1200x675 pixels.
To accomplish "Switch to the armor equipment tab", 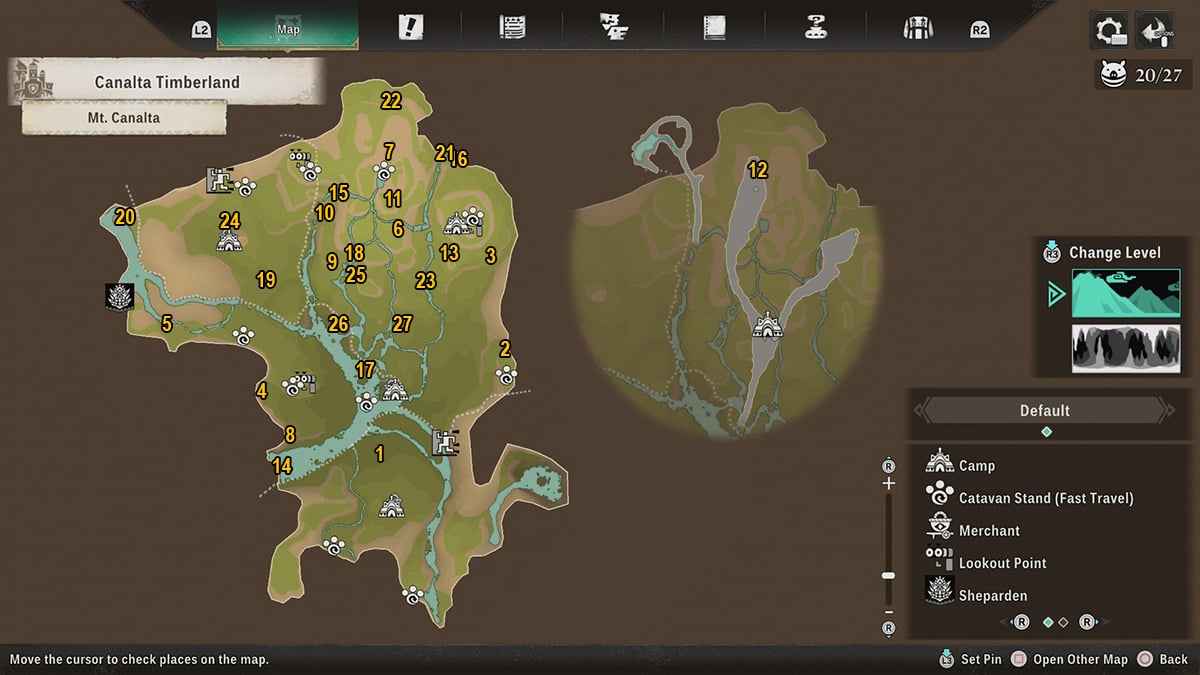I will [x=917, y=28].
